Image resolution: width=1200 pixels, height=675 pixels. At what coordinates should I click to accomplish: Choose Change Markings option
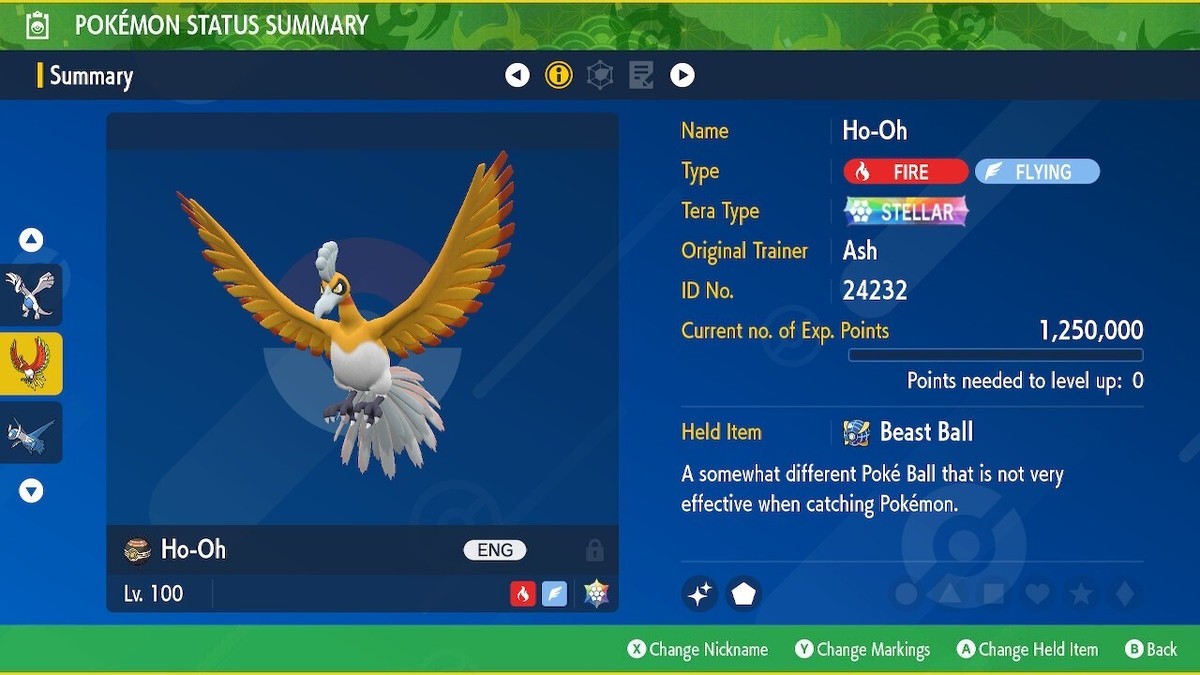click(862, 650)
